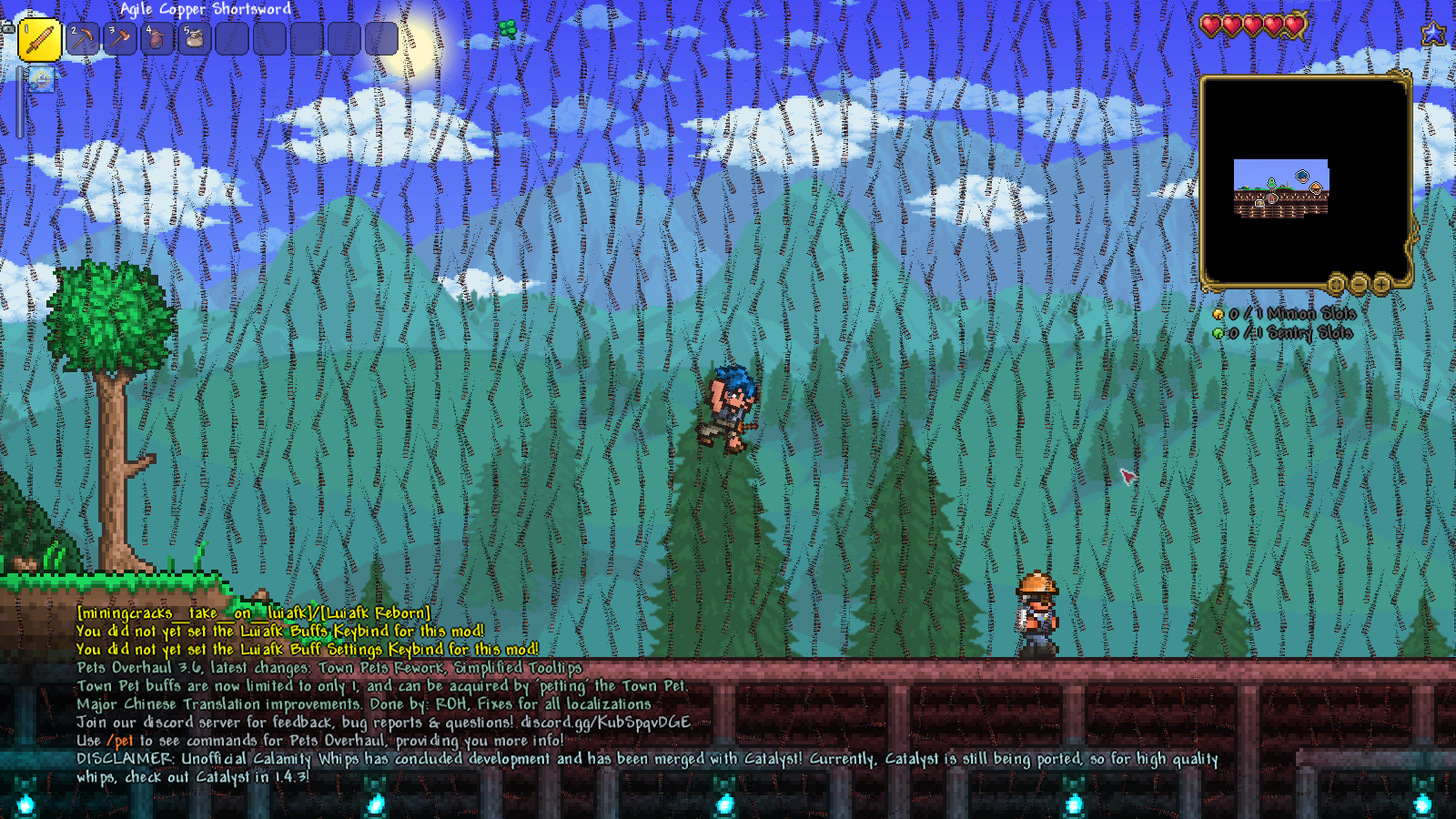Select the Agile Copper Shortsword hotbar slot

[40, 40]
